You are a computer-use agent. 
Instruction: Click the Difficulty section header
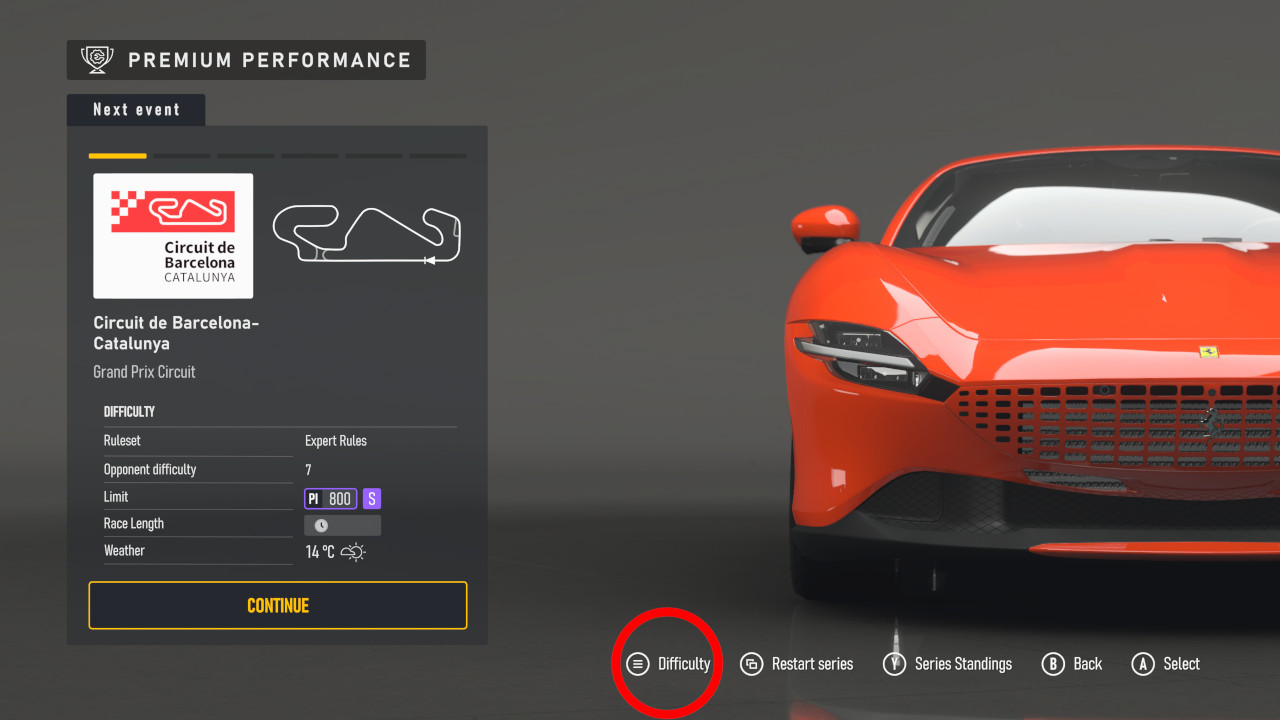pyautogui.click(x=129, y=411)
